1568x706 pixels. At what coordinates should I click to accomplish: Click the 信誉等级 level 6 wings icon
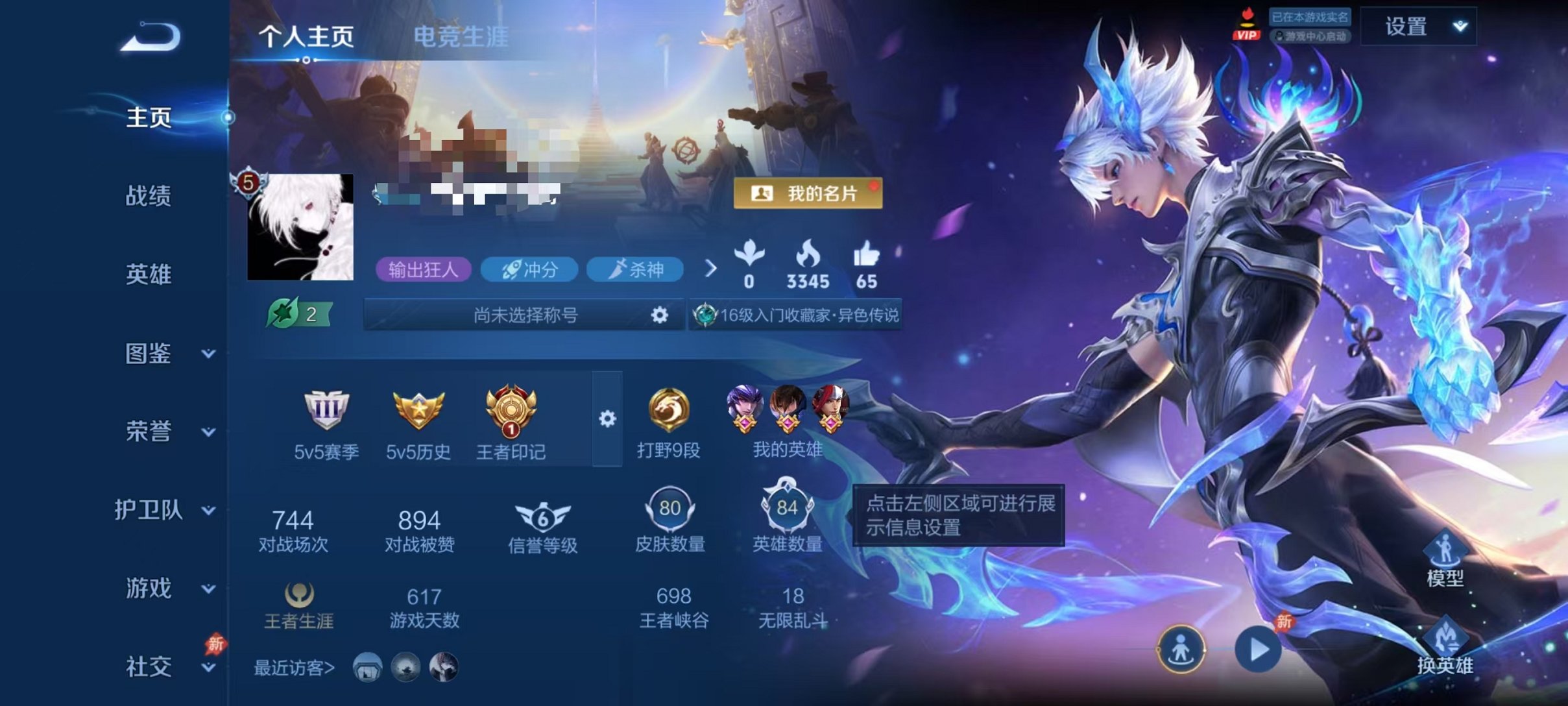coord(542,518)
